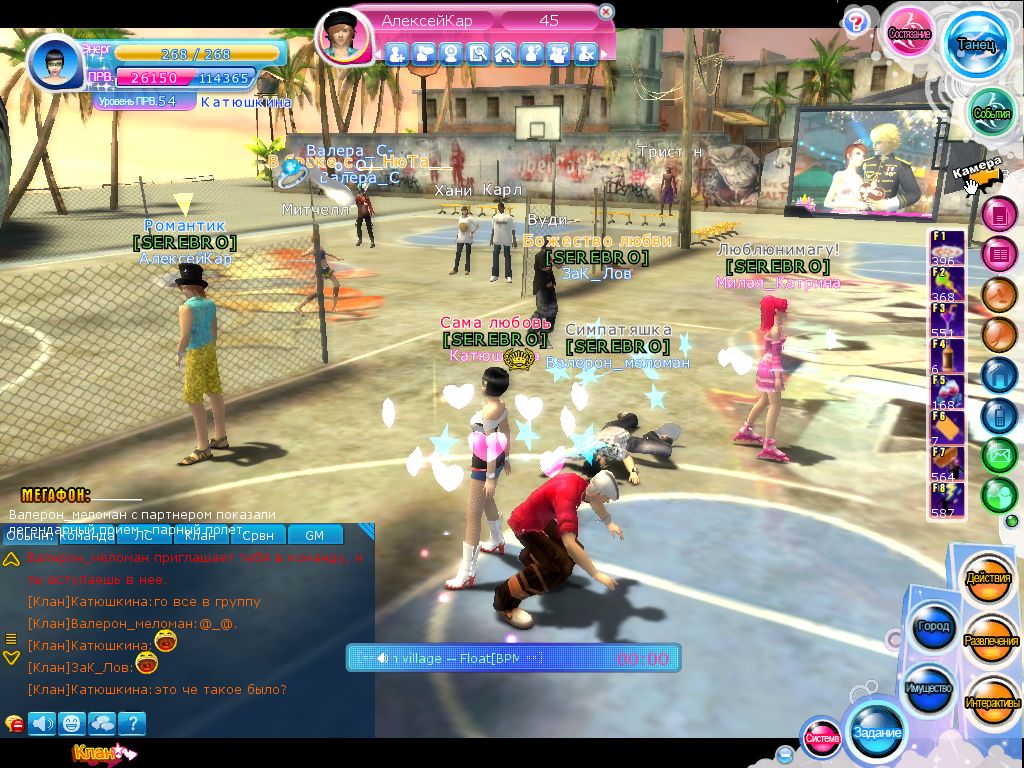The width and height of the screenshot is (1024, 768).
Task: Add АлексейКар as a friend
Action: coord(397,54)
